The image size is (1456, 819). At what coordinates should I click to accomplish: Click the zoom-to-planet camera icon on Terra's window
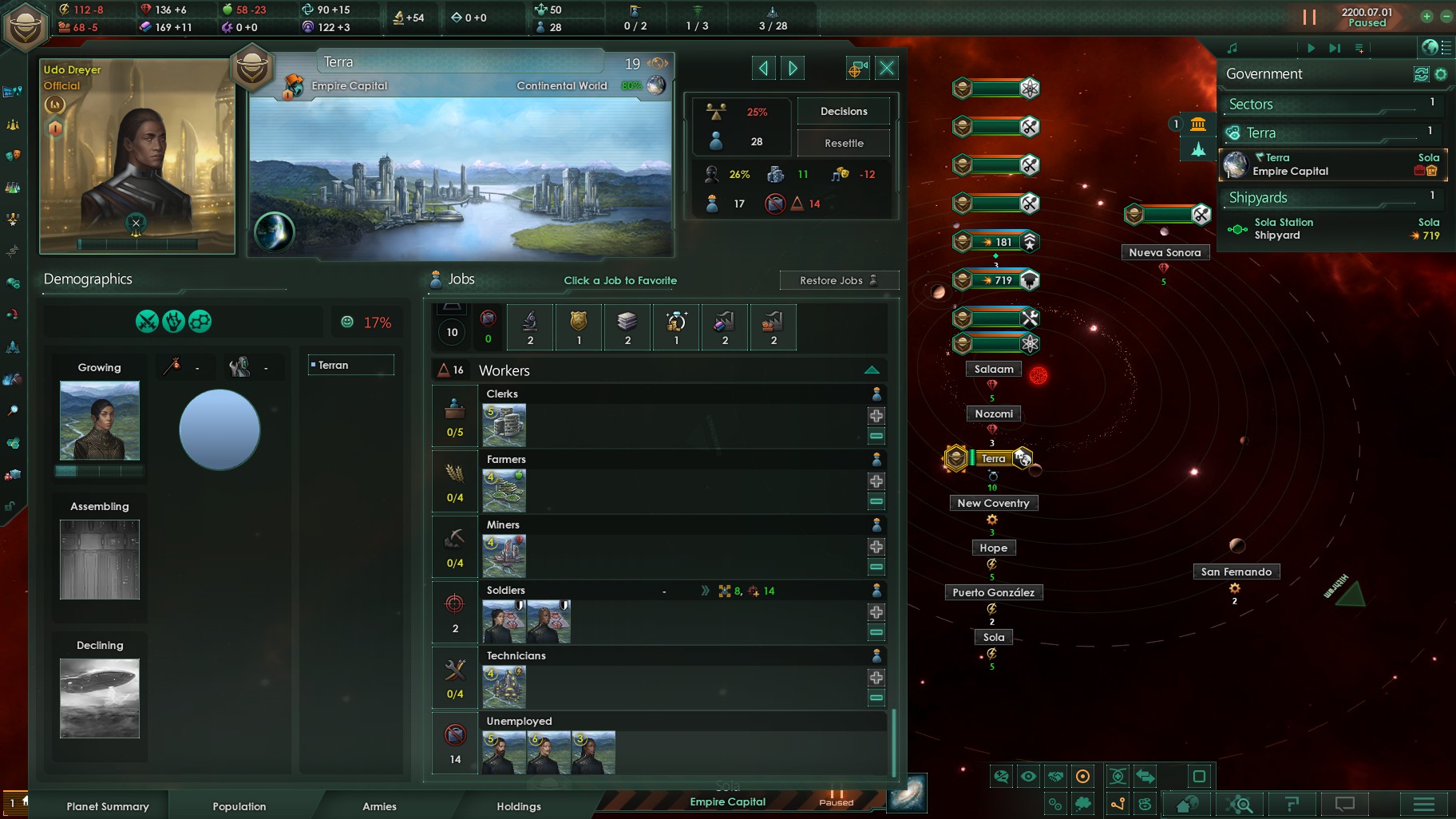click(857, 68)
